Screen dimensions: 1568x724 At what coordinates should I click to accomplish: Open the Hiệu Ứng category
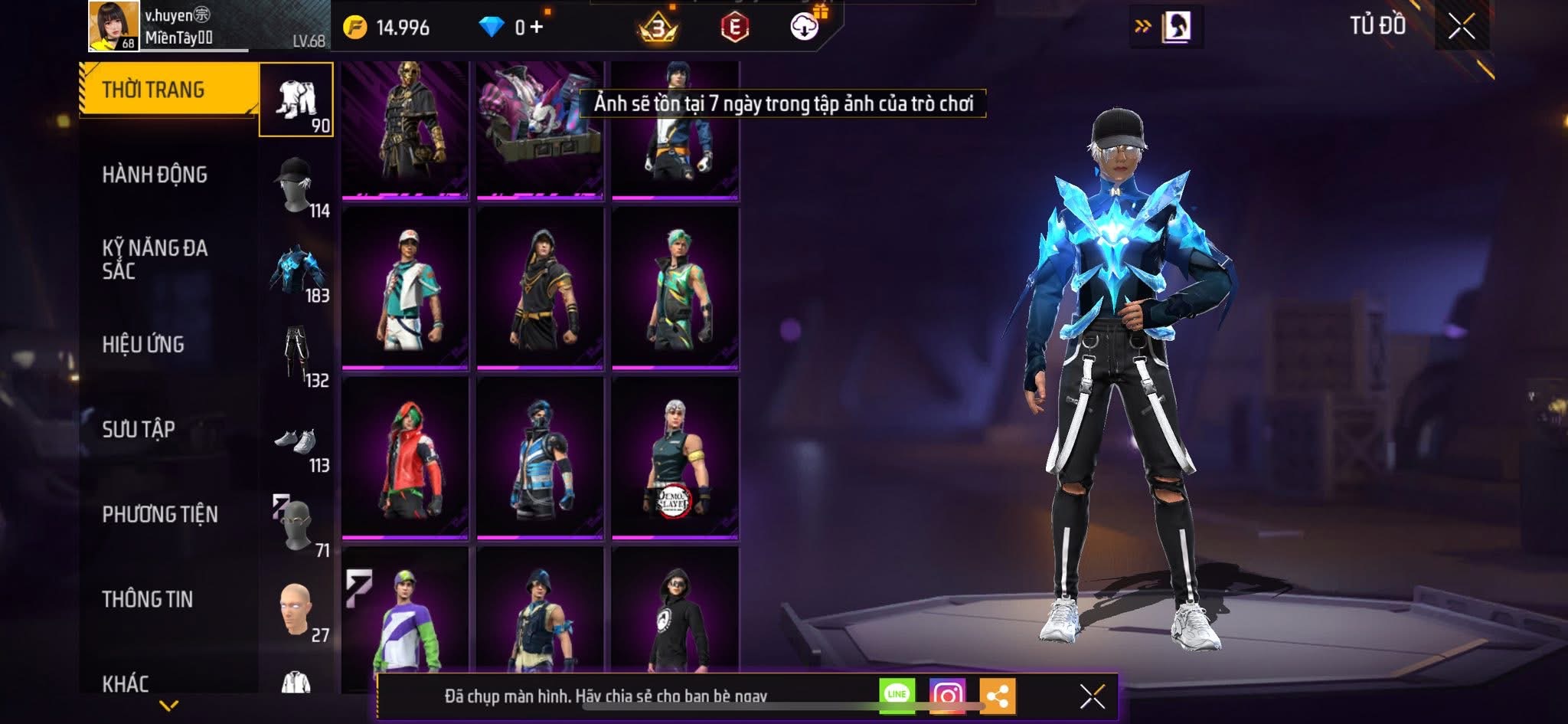pyautogui.click(x=143, y=345)
